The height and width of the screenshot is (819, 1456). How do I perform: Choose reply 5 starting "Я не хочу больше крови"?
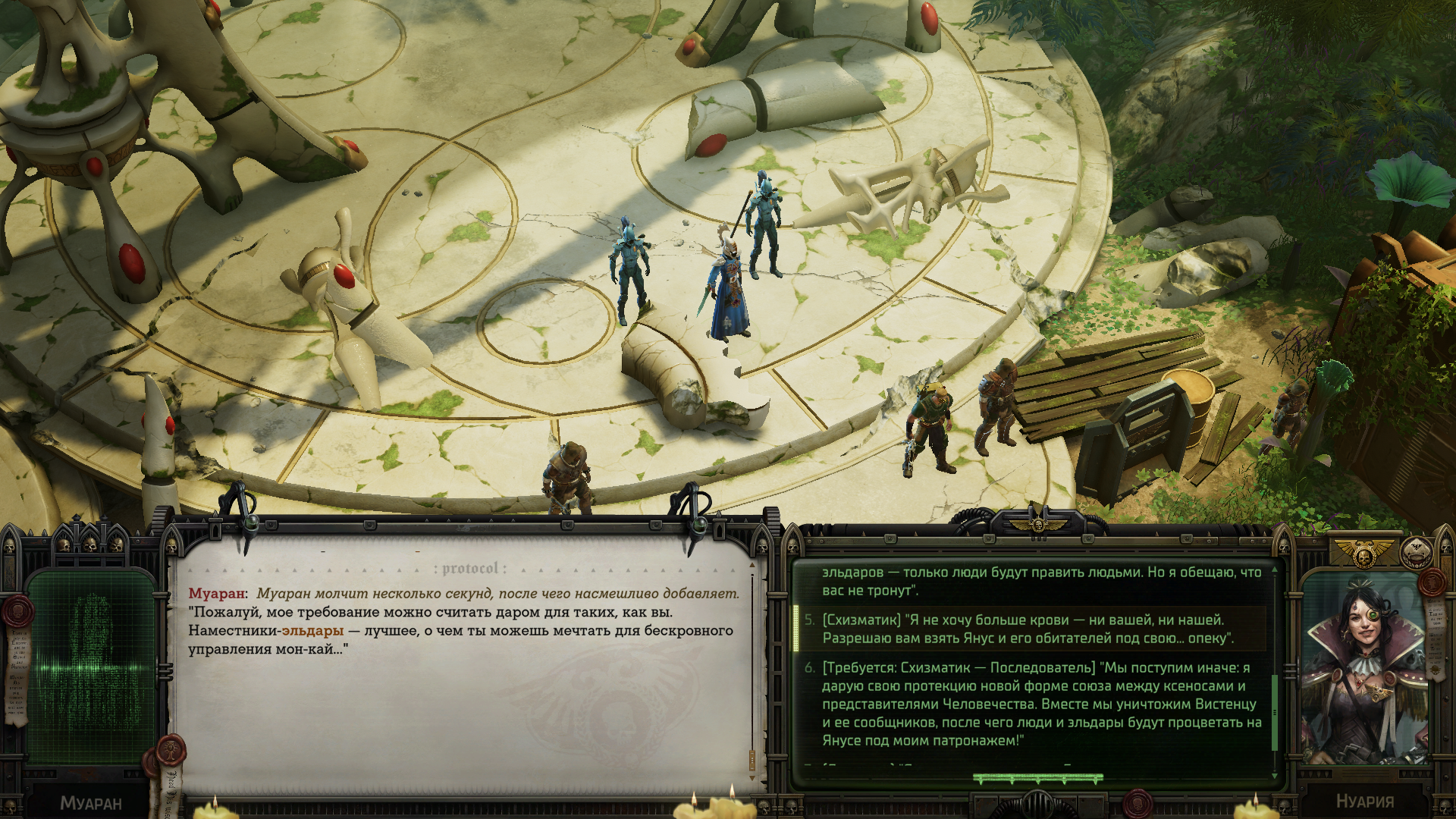1028,629
